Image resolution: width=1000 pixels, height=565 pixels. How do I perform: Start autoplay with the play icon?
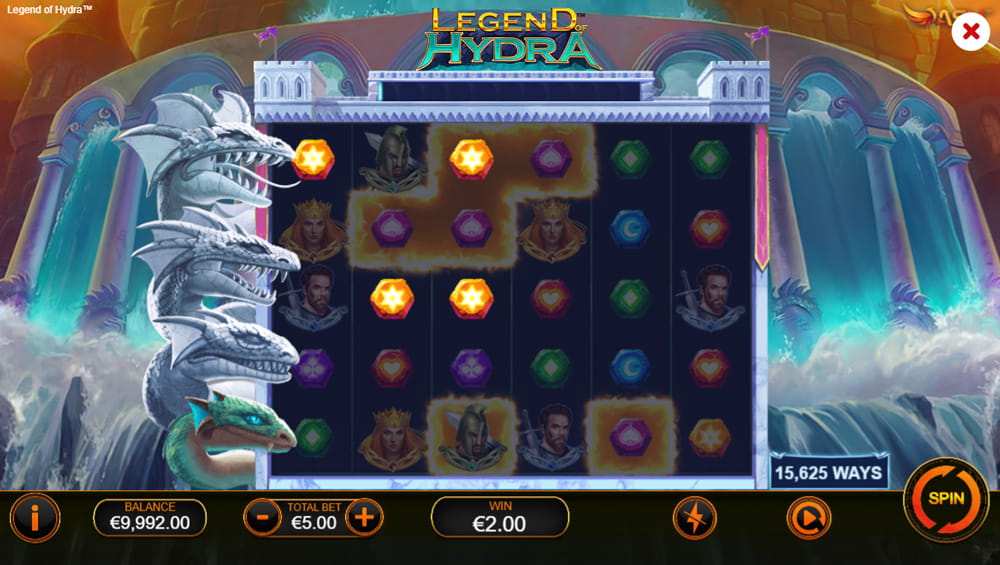(x=808, y=517)
